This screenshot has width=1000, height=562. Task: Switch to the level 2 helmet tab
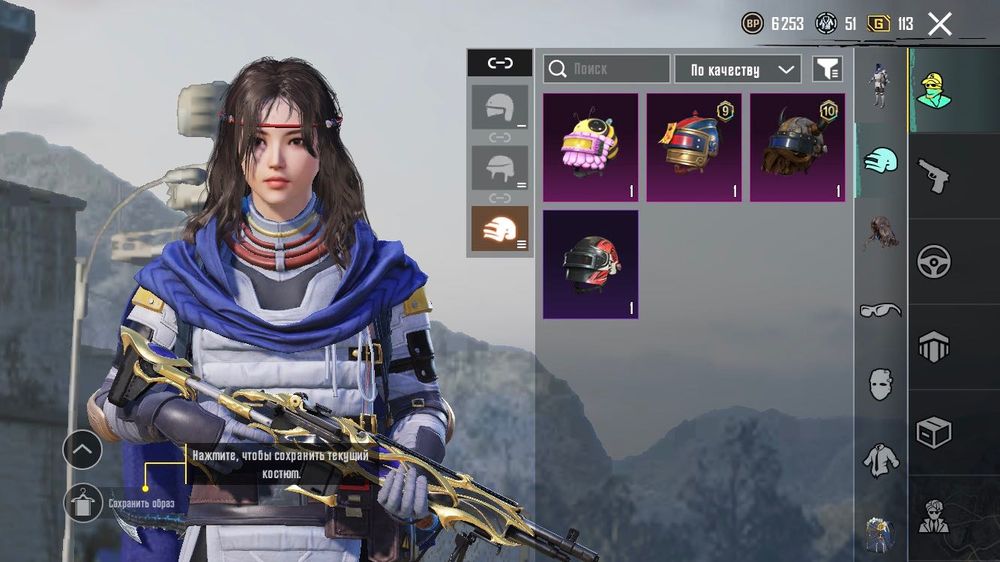coord(500,167)
